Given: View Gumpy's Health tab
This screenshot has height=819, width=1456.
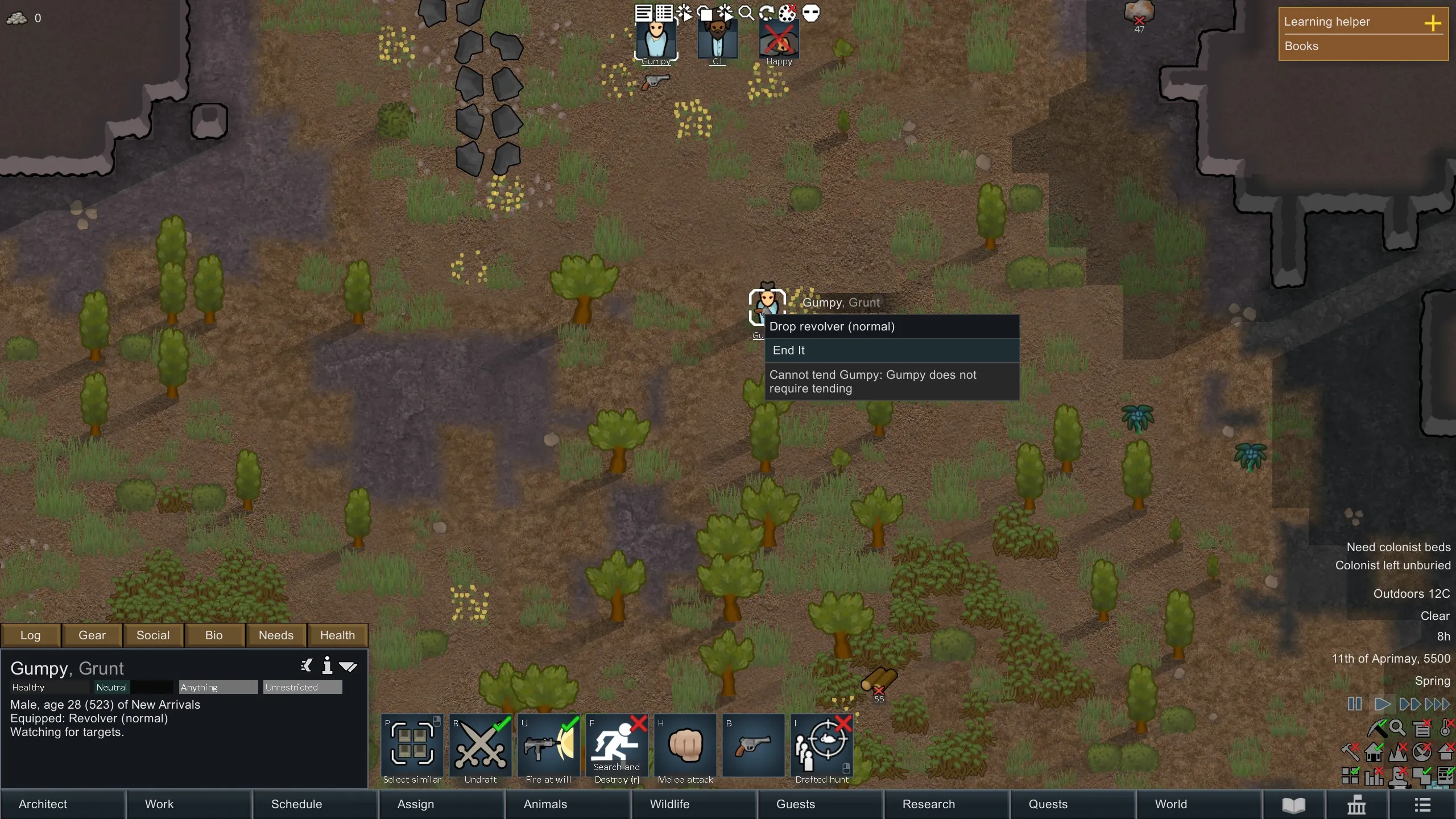Looking at the screenshot, I should [337, 635].
